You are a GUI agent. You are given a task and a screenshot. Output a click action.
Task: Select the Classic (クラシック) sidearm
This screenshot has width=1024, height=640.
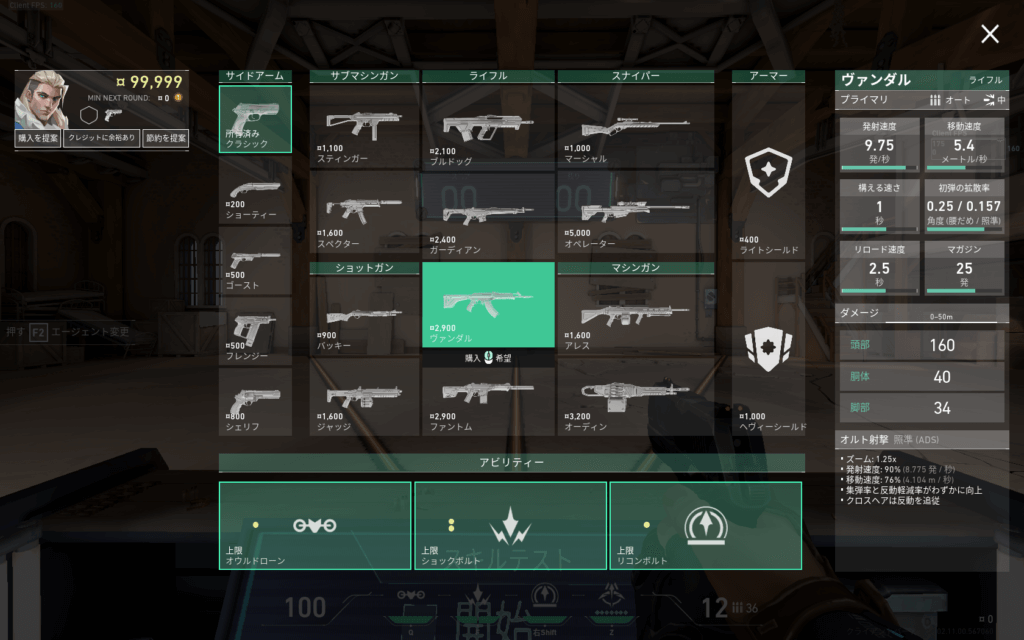(x=255, y=119)
